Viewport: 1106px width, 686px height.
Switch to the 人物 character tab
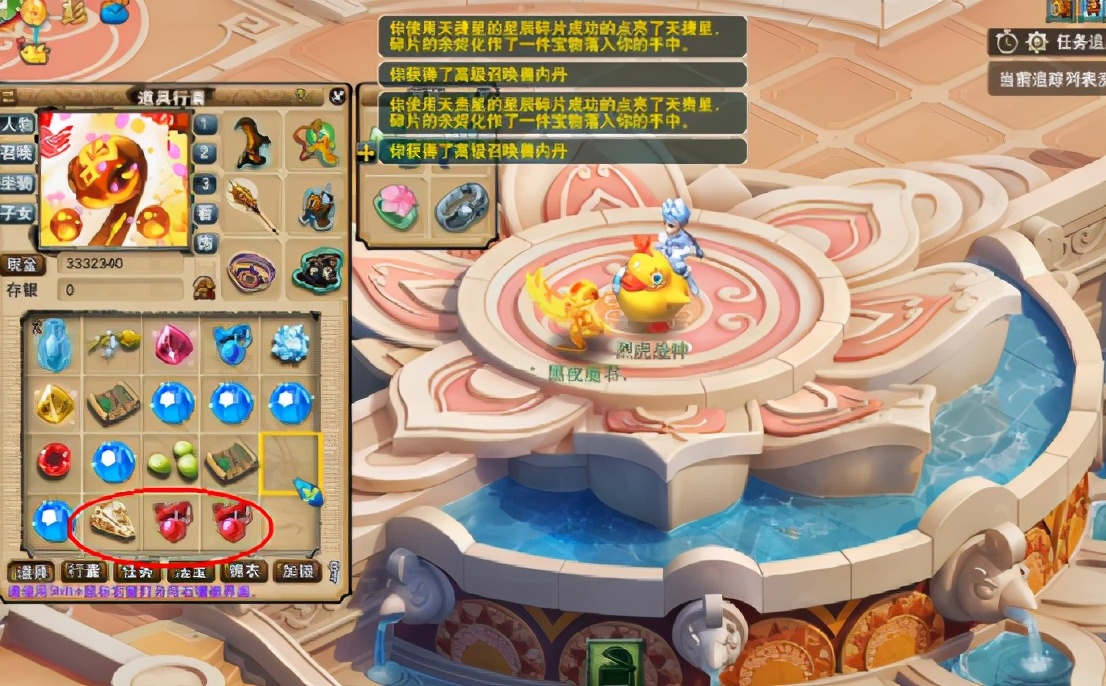(17, 125)
